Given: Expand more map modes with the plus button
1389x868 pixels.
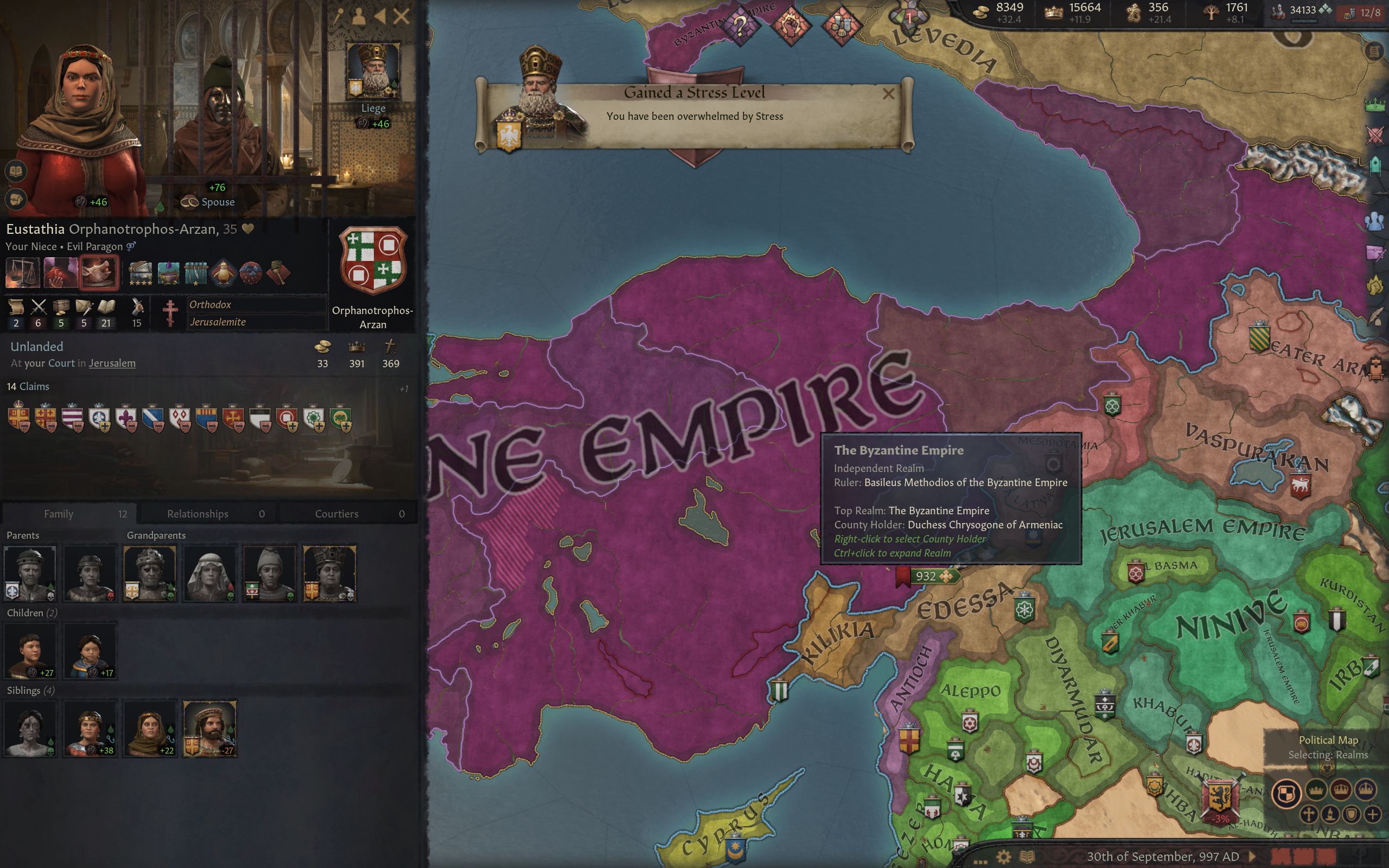Looking at the screenshot, I should 1373,815.
